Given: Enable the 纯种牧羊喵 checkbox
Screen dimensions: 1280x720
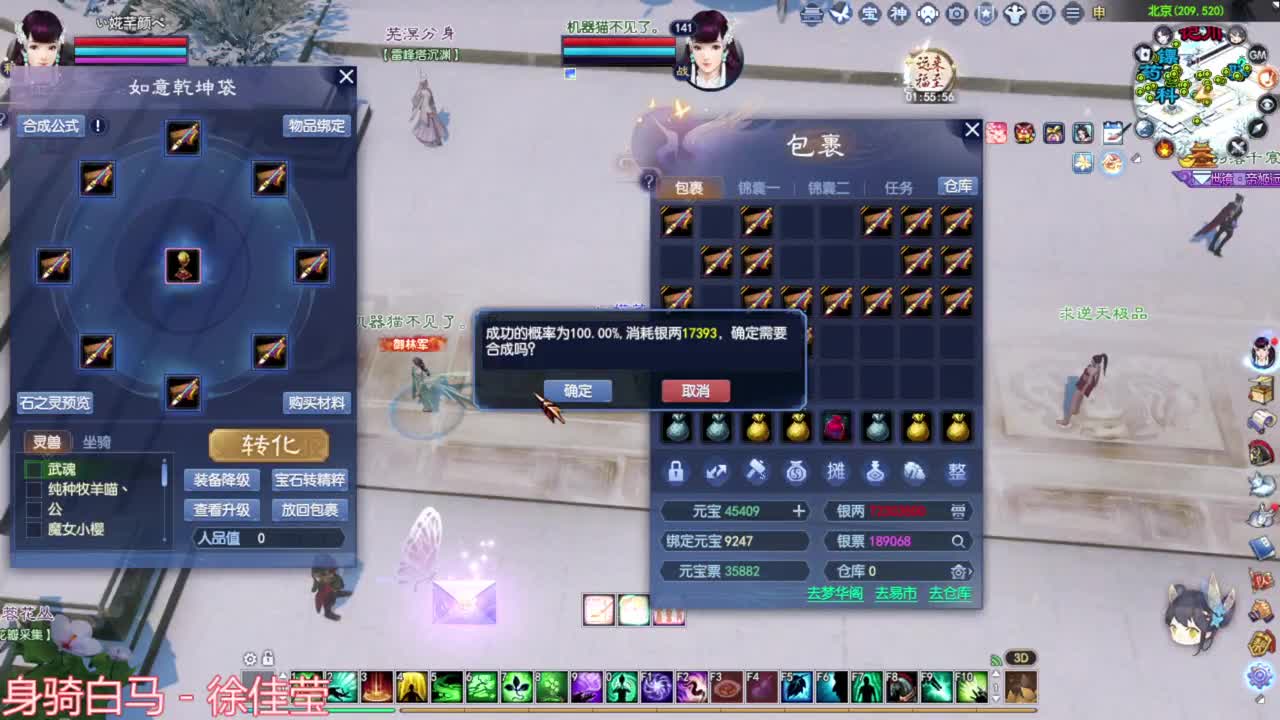Looking at the screenshot, I should (37, 489).
